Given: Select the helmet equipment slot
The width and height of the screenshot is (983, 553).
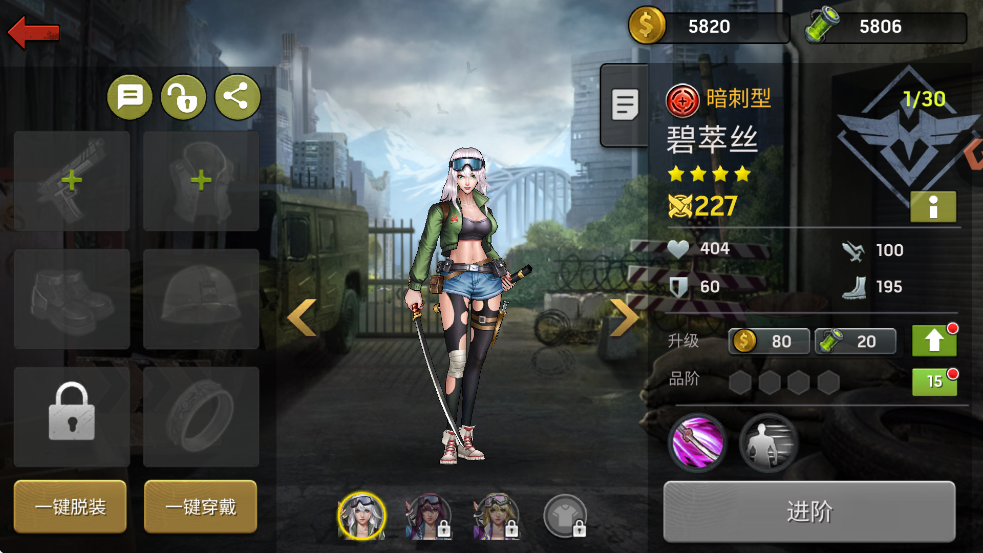Looking at the screenshot, I should [201, 299].
